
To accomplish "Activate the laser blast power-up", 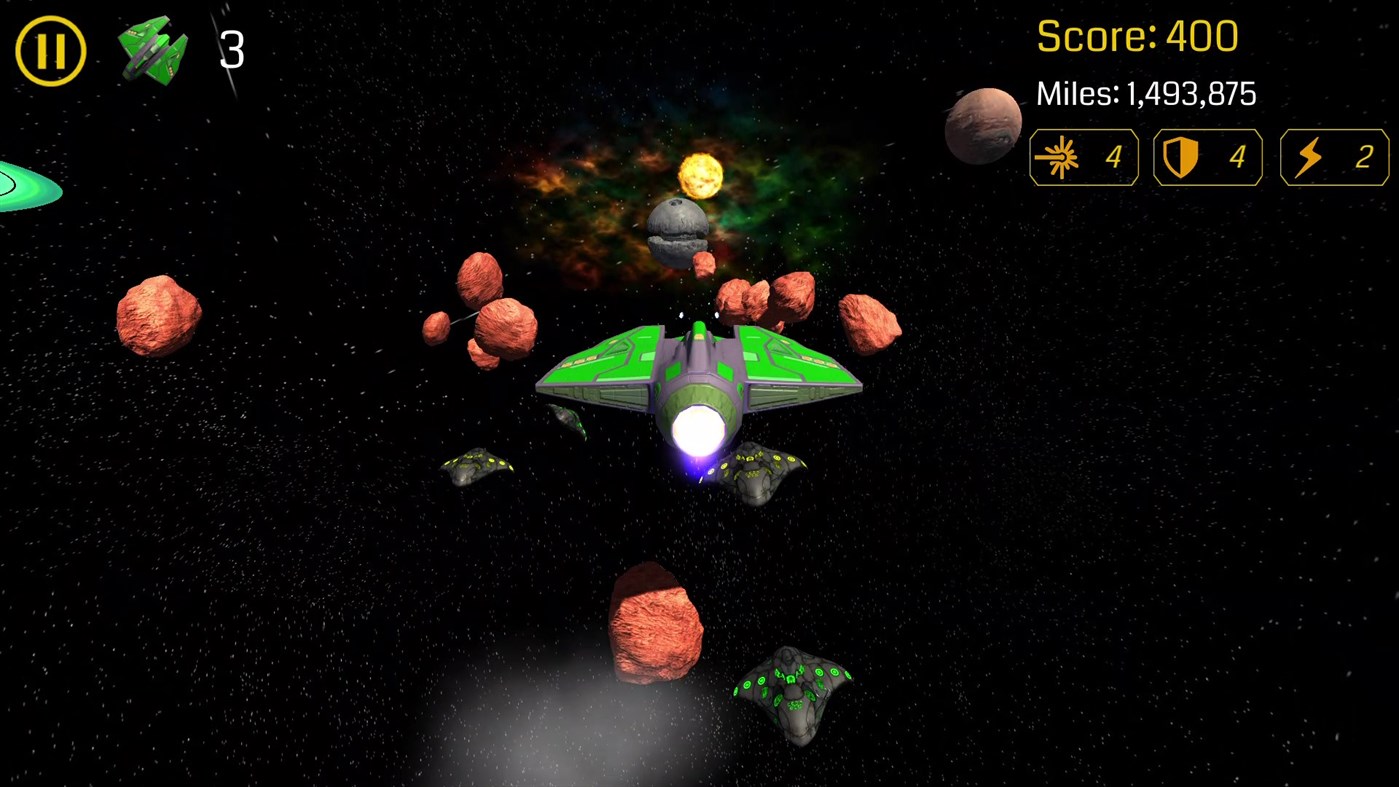I will 1083,157.
